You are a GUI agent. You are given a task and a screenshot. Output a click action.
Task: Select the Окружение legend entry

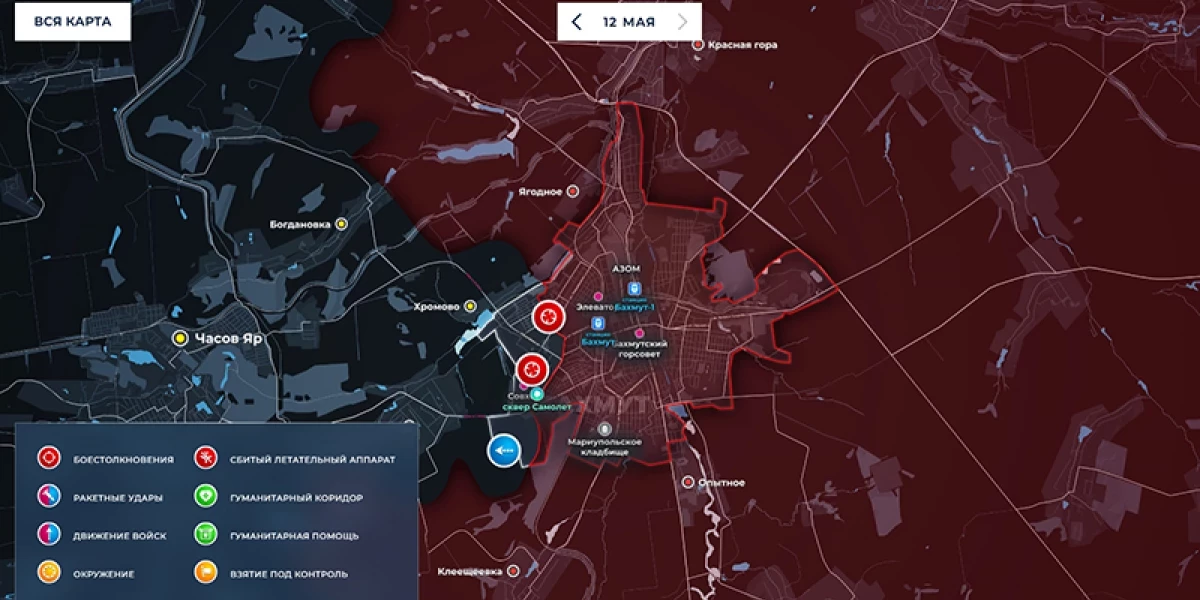(x=50, y=573)
